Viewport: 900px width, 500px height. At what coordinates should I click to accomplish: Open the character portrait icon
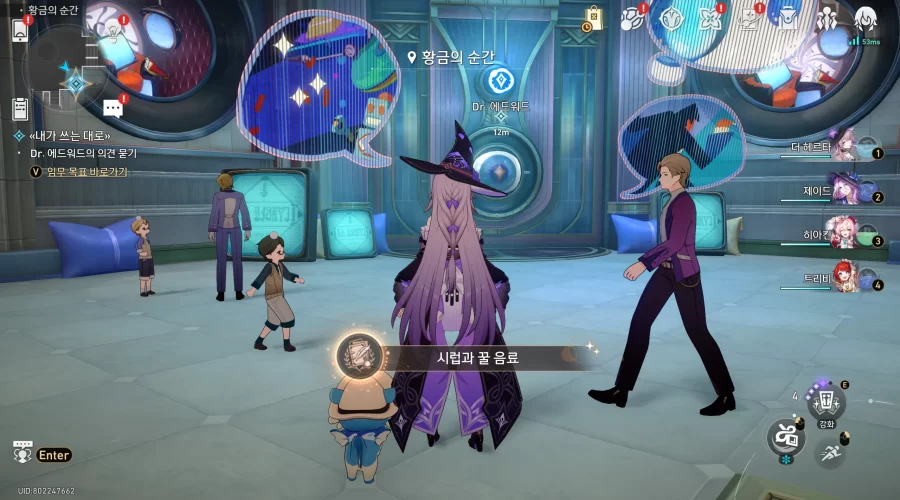tap(866, 18)
